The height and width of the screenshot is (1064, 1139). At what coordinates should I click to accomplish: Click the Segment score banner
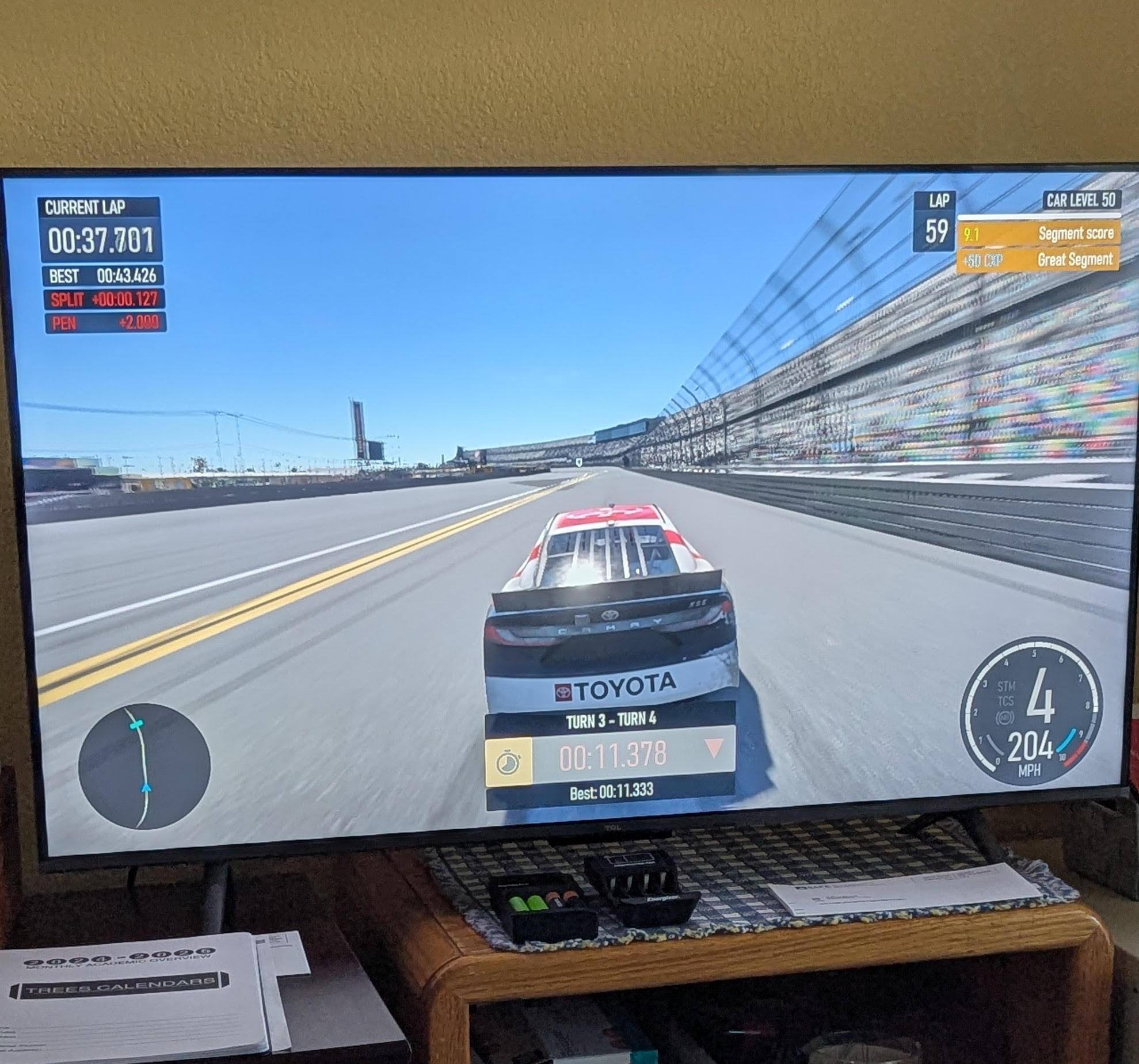pos(1038,234)
